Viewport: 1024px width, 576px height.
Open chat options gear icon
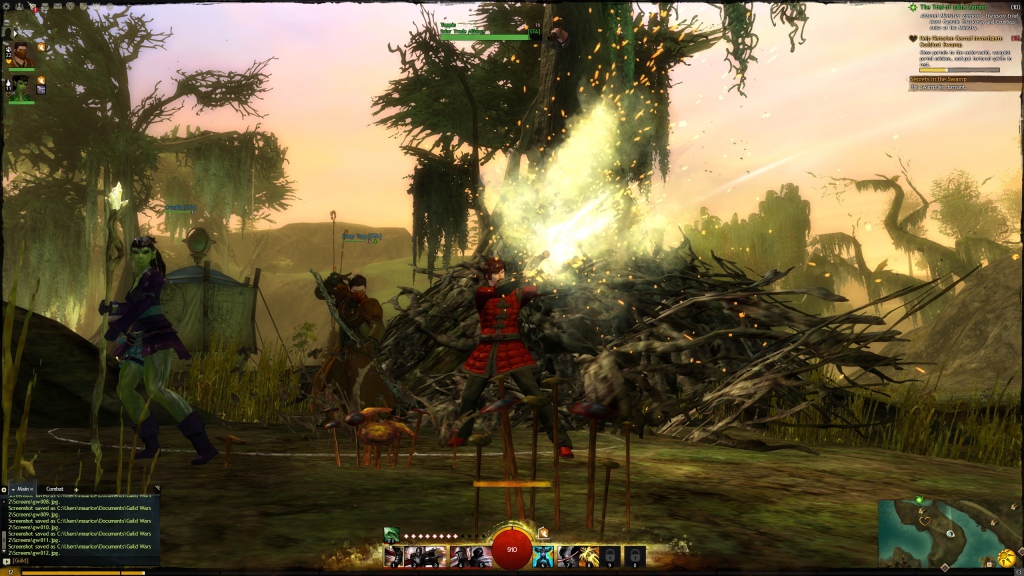point(4,489)
